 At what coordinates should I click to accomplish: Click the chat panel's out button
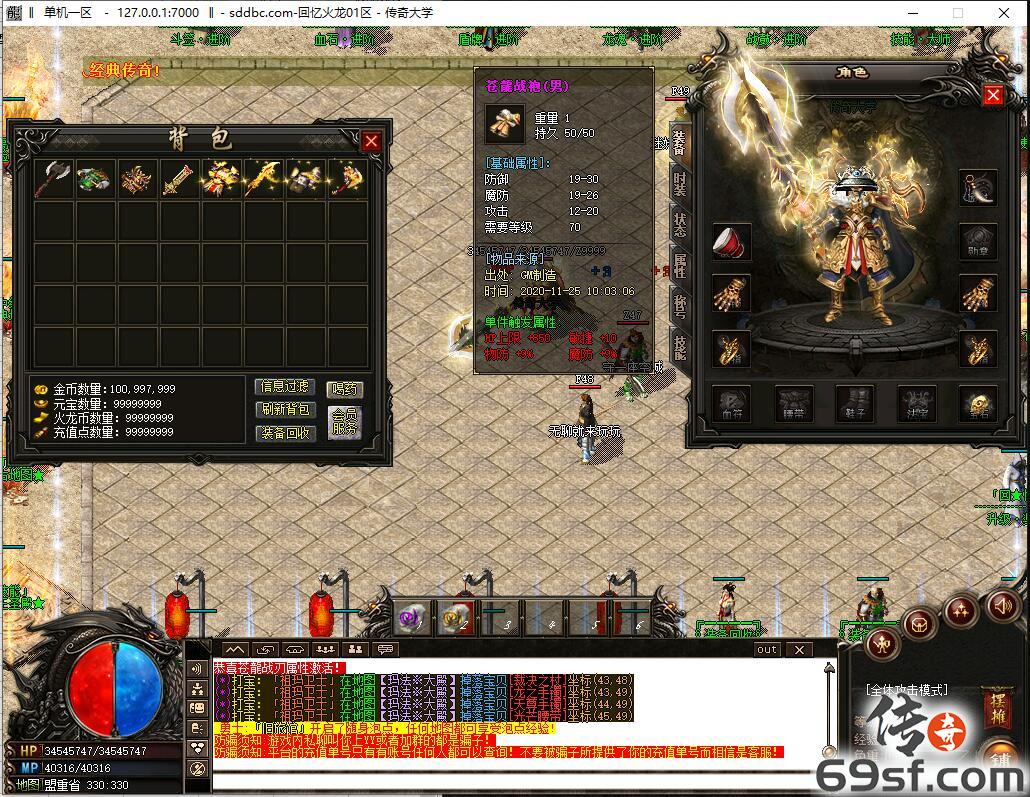click(x=766, y=649)
